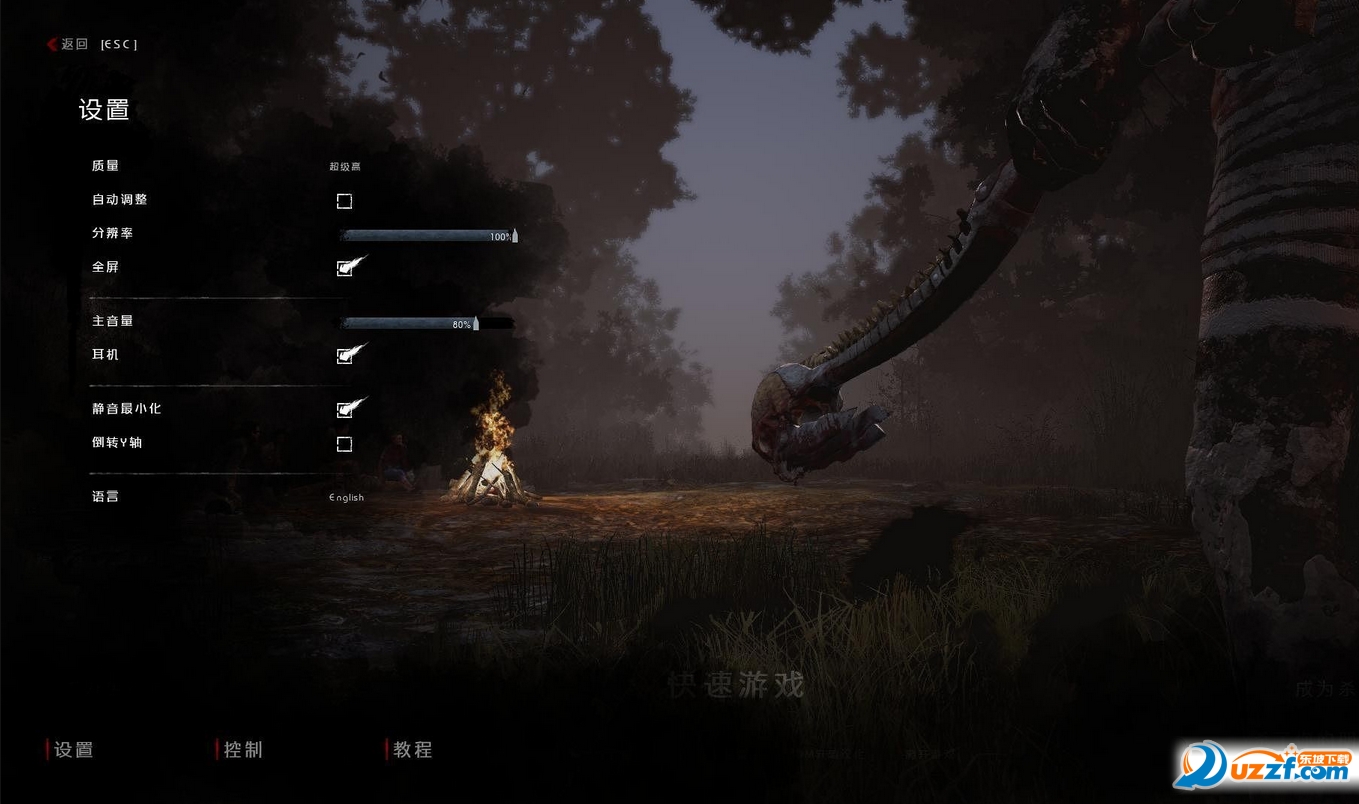
Task: Change the 质量 quality setting value
Action: coord(345,167)
